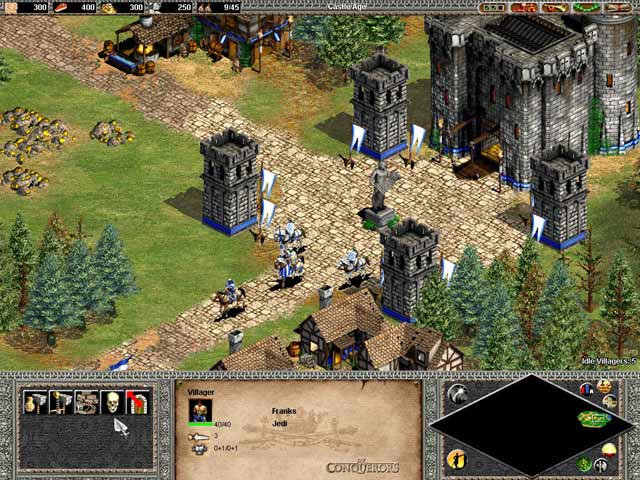
Task: Click the red arrow gate command icon
Action: pyautogui.click(x=138, y=402)
